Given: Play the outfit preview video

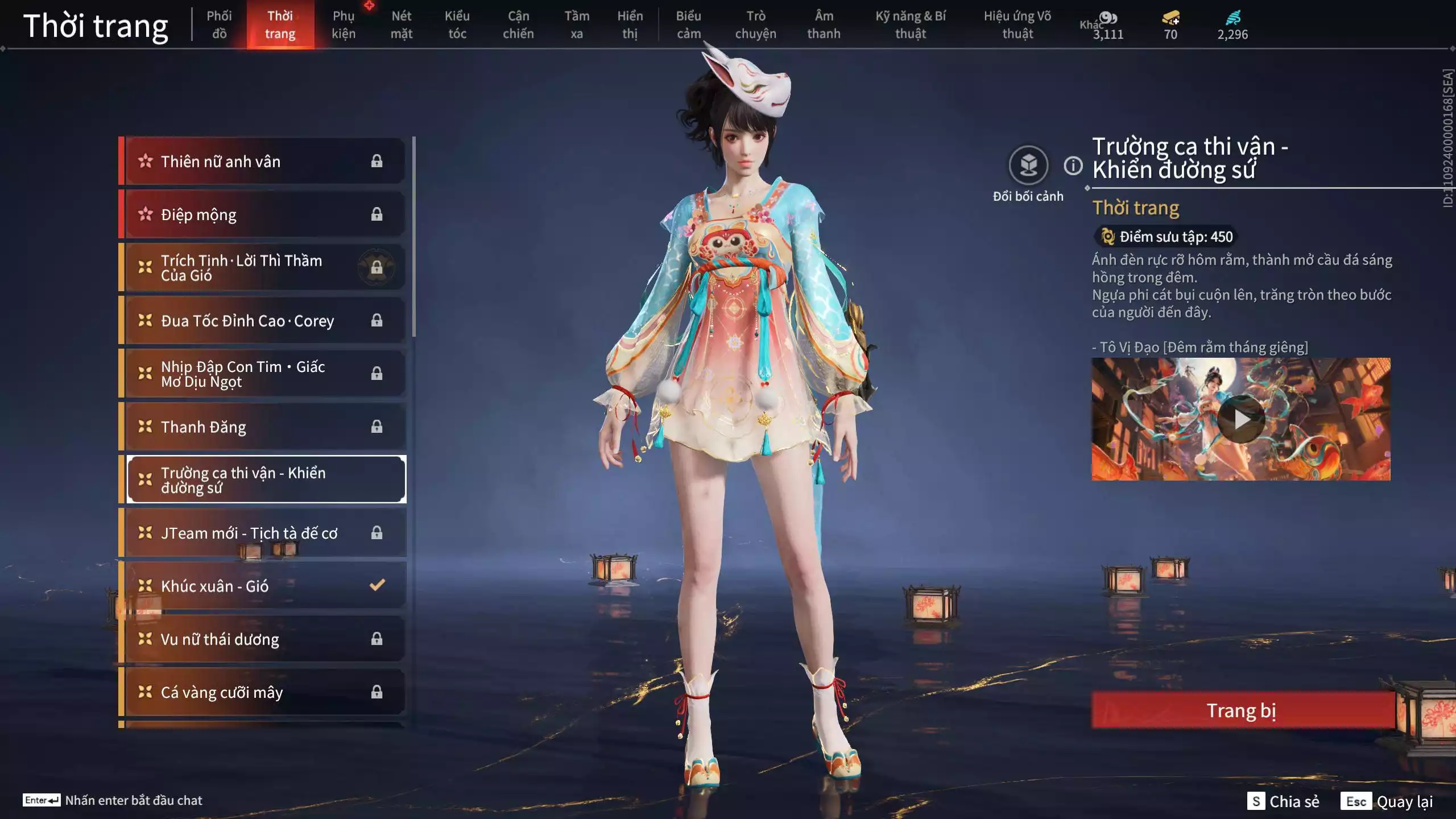Looking at the screenshot, I should click(x=1241, y=419).
